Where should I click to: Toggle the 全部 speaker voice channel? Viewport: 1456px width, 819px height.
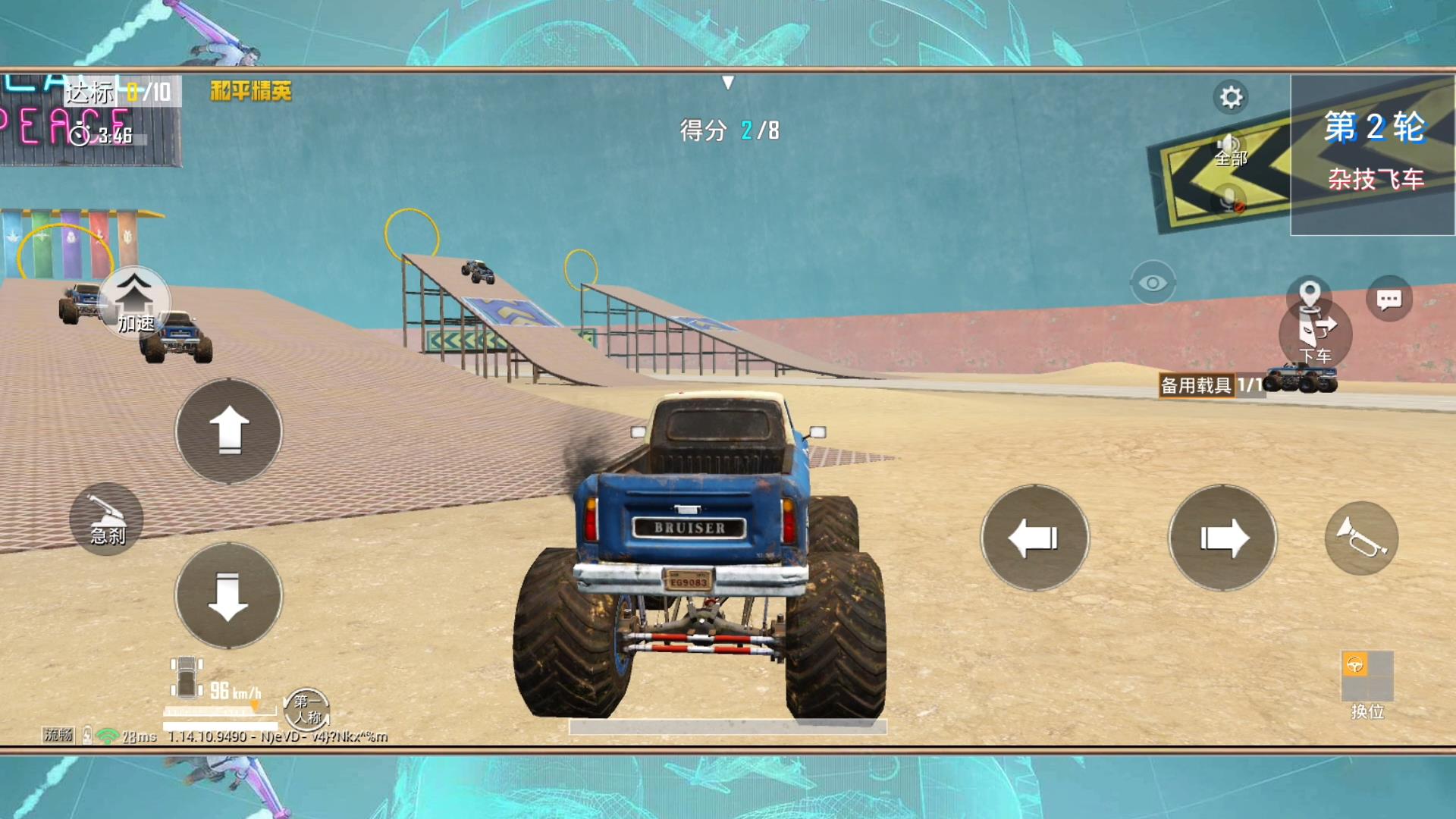1230,148
